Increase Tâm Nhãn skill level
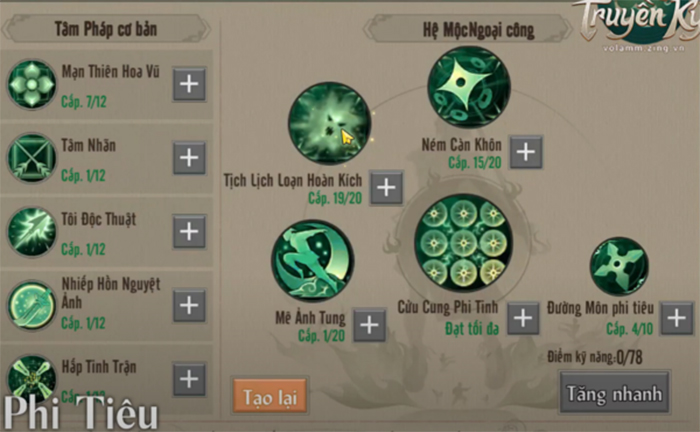The width and height of the screenshot is (700, 432). click(x=189, y=157)
